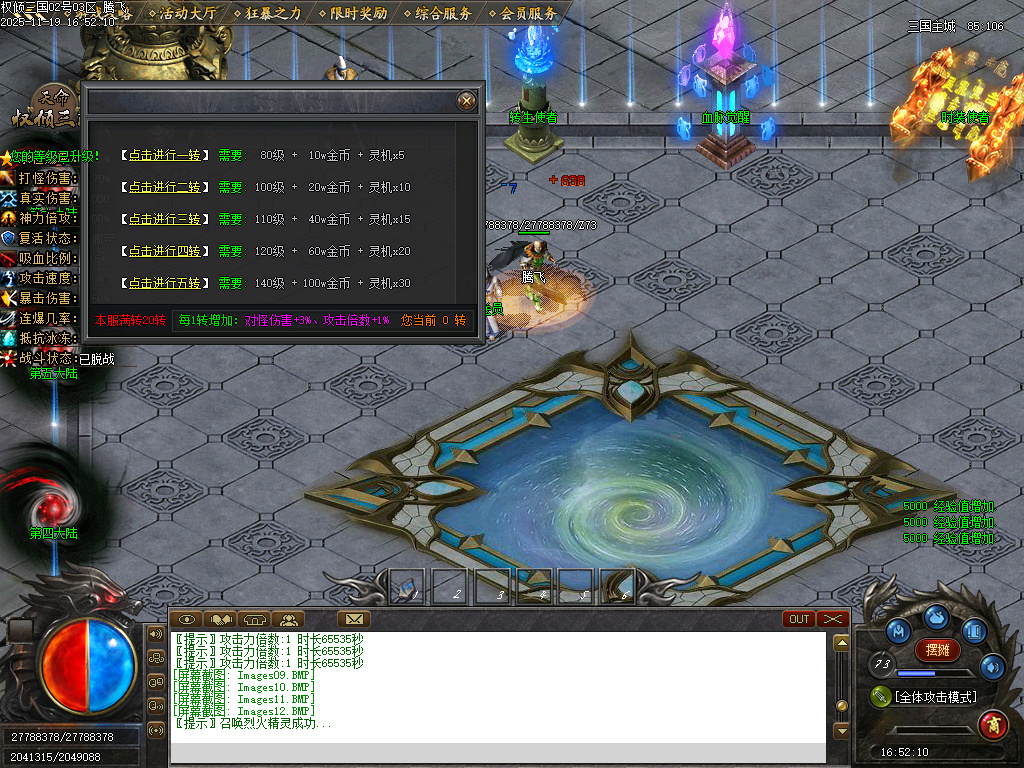The height and width of the screenshot is (768, 1024).
Task: Click the 摆摊 stall button
Action: tap(937, 649)
